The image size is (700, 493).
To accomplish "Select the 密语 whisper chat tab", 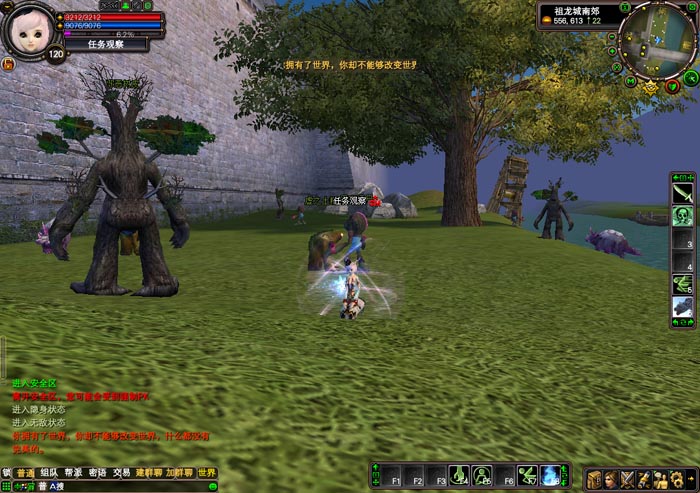I will click(97, 473).
